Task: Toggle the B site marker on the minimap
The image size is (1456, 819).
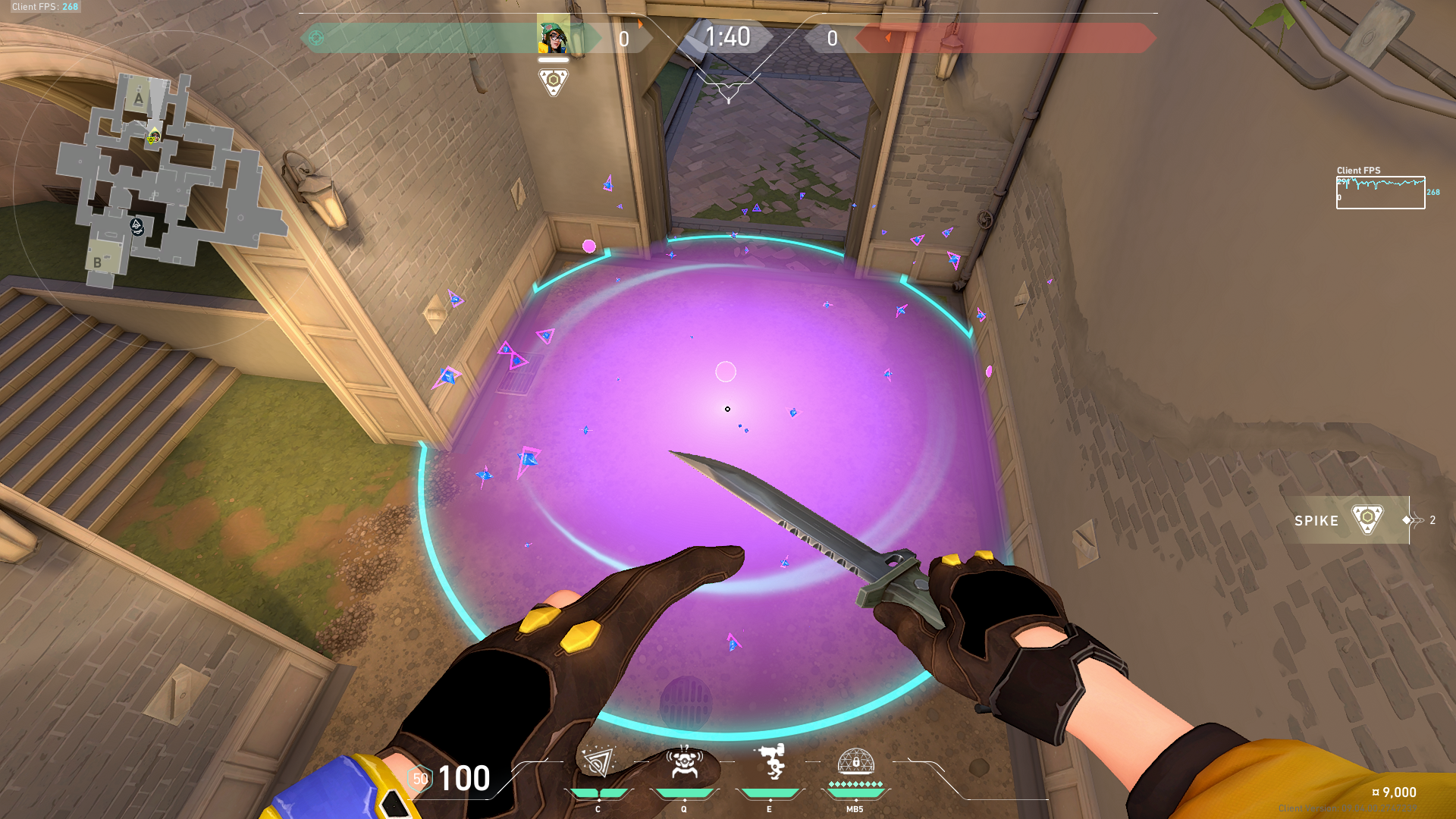Action: pyautogui.click(x=96, y=263)
